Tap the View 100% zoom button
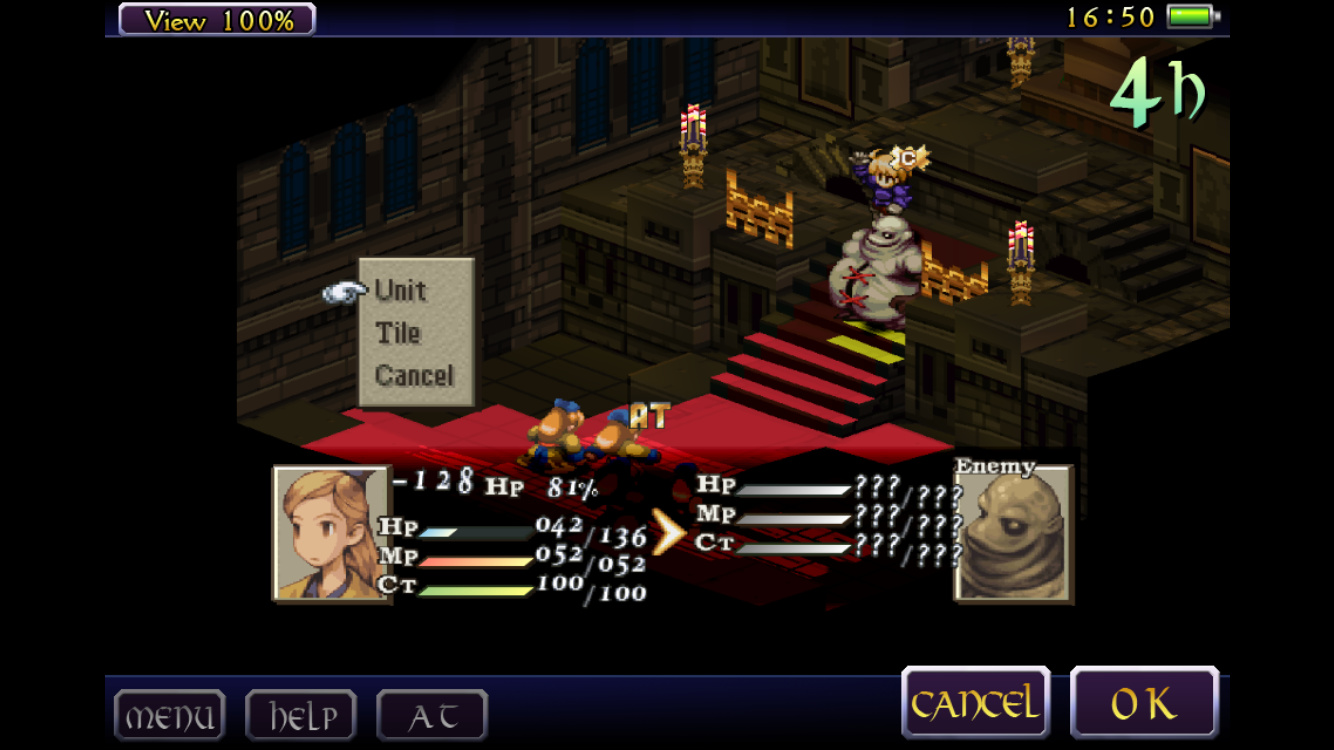1334x750 pixels. [x=217, y=19]
